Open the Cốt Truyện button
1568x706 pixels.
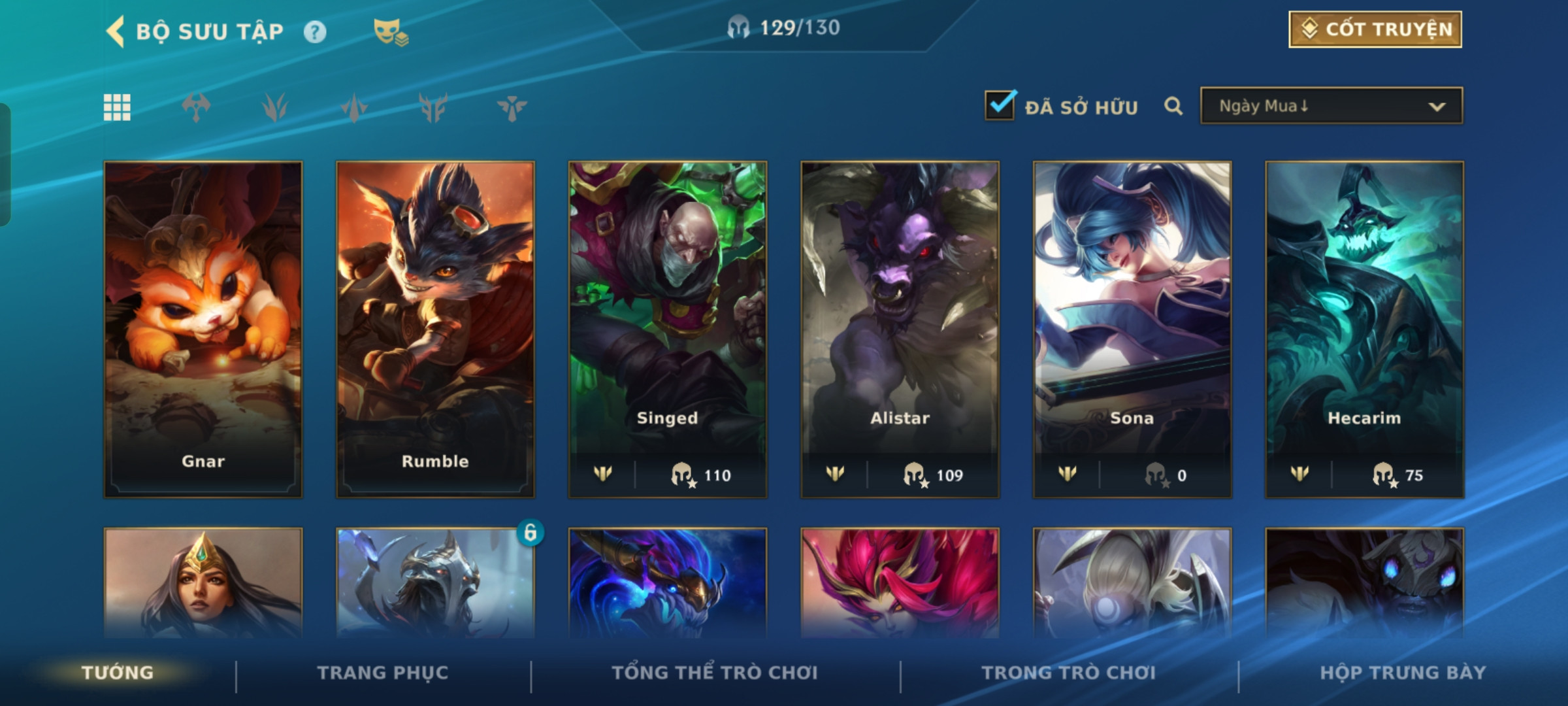click(x=1375, y=29)
